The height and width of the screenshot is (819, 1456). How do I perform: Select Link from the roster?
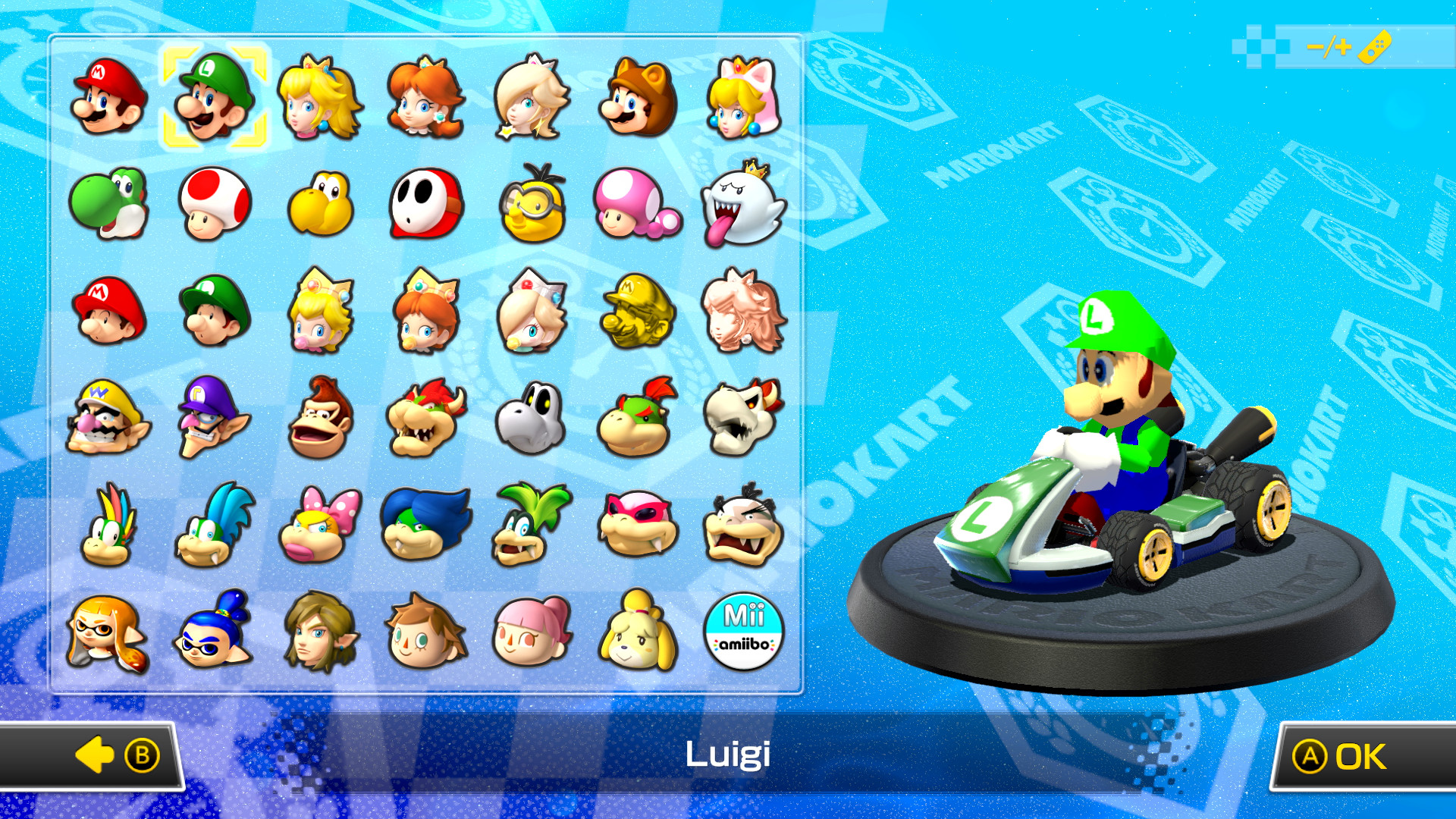(320, 632)
